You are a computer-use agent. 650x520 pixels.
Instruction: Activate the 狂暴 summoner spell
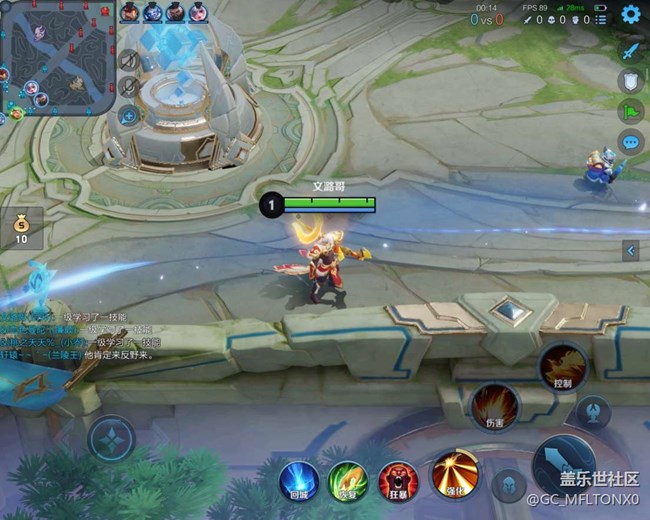(x=398, y=480)
